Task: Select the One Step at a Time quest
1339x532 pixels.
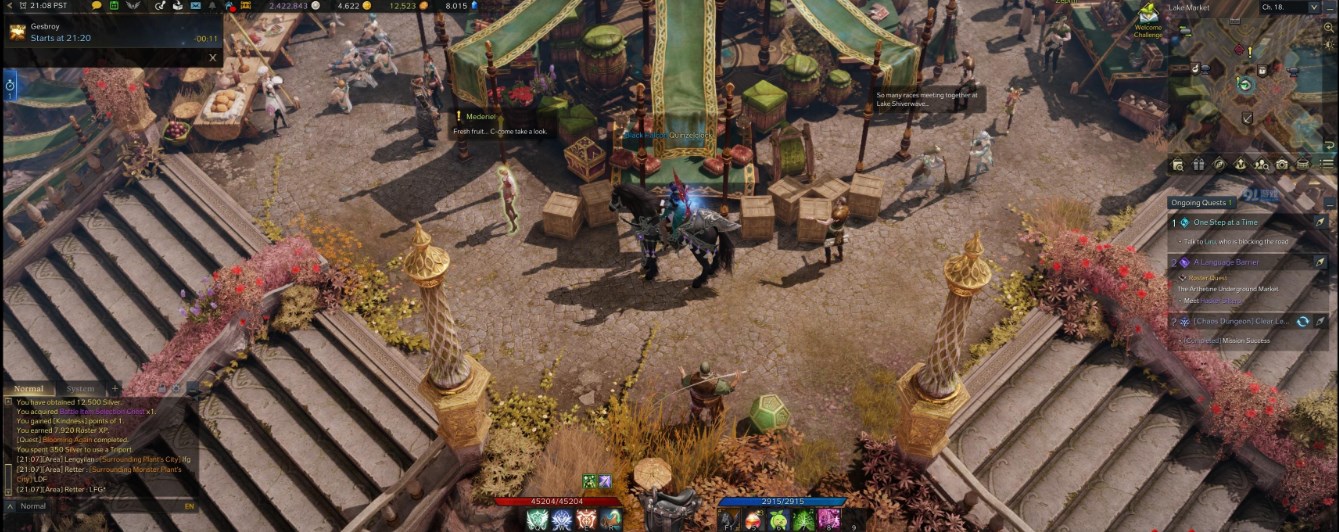Action: pyautogui.click(x=1225, y=222)
